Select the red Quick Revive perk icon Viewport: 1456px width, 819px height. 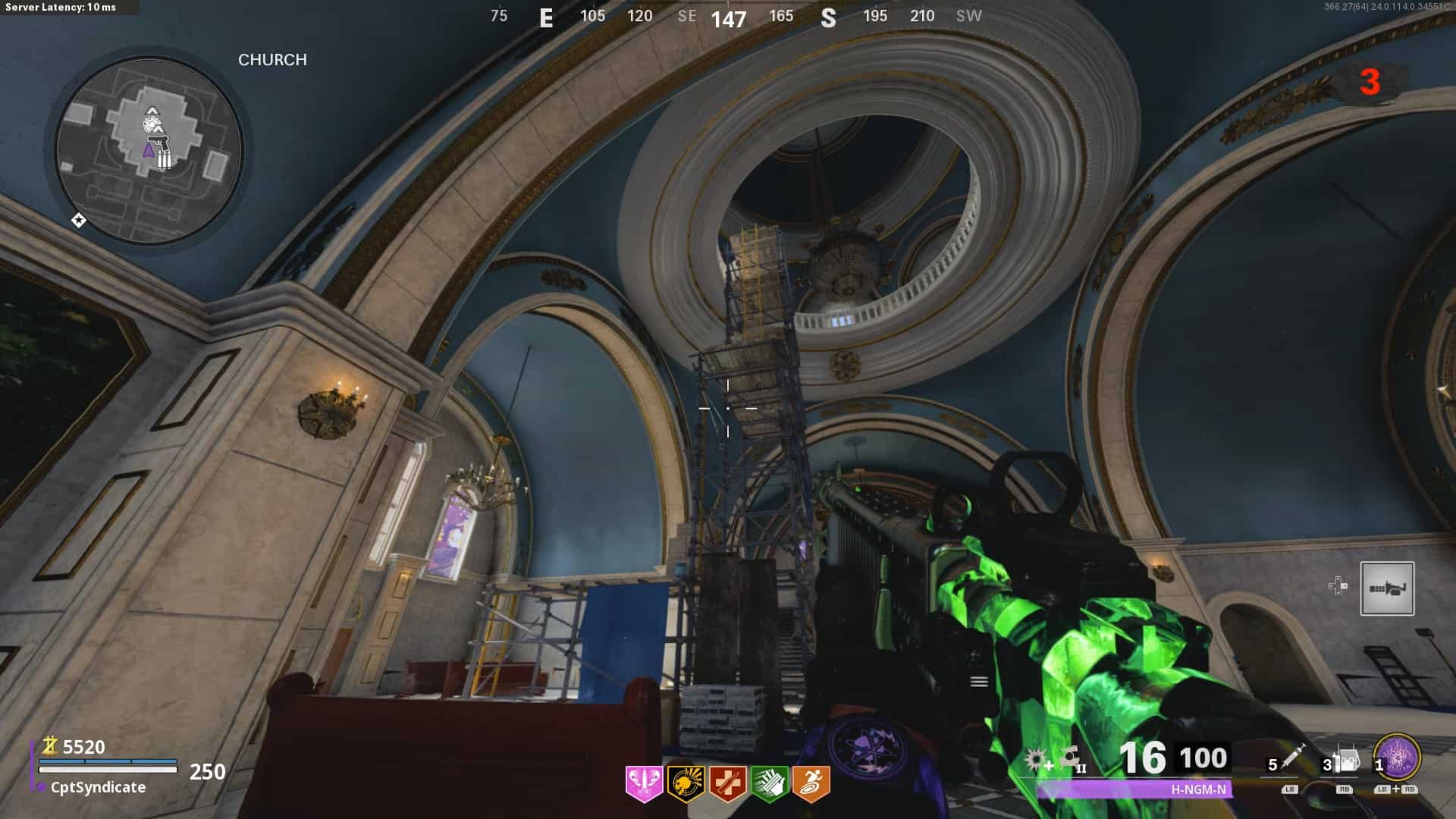click(x=727, y=783)
